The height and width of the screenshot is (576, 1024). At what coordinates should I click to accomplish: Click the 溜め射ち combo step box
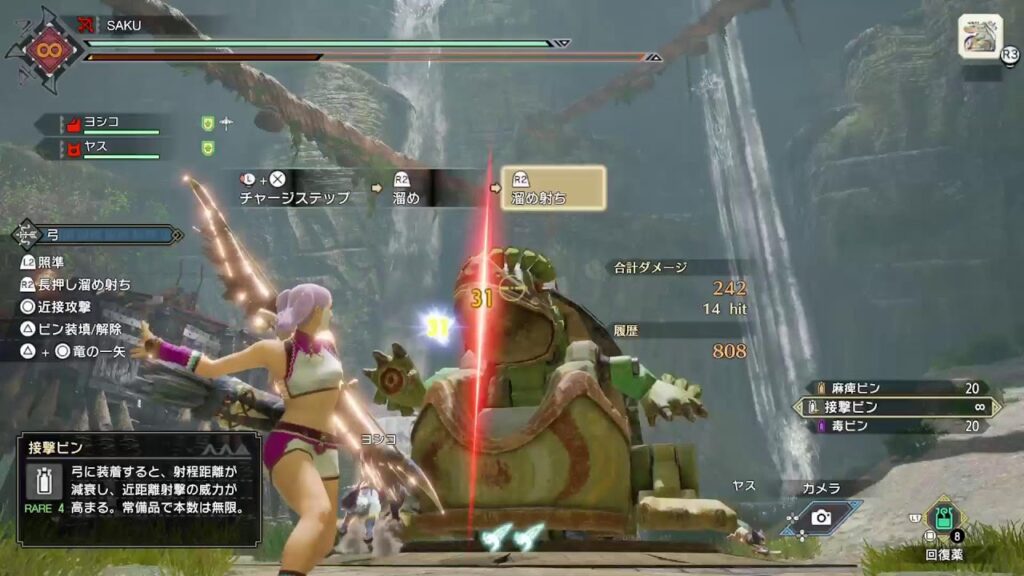coord(553,188)
